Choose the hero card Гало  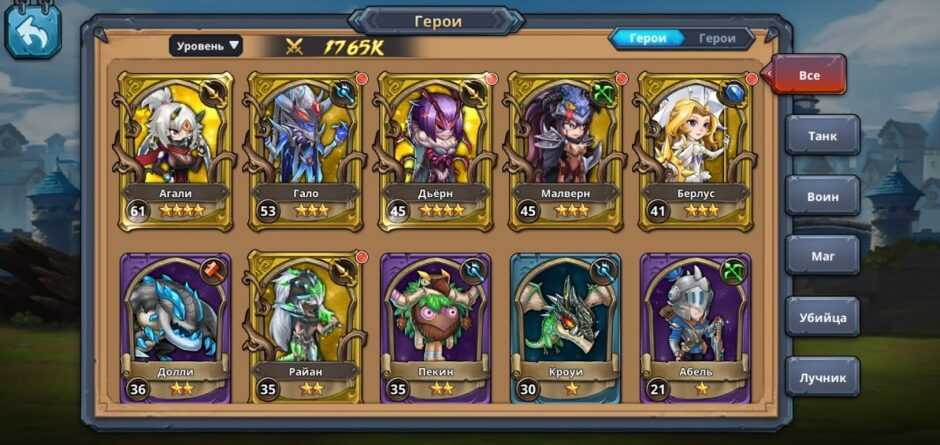click(304, 150)
